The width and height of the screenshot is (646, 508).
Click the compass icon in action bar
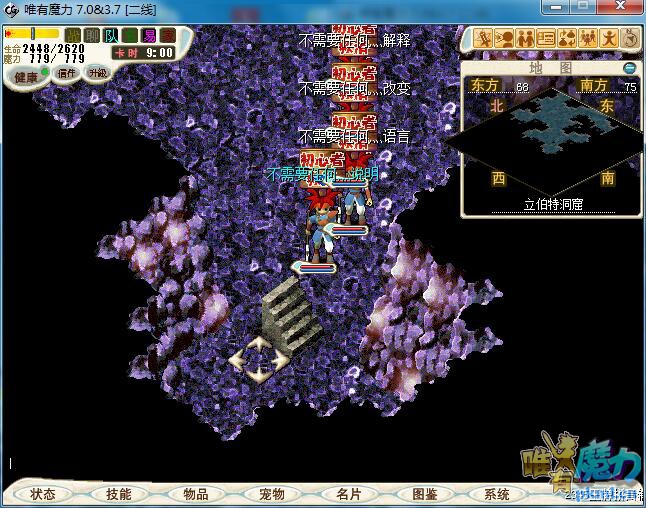click(632, 39)
